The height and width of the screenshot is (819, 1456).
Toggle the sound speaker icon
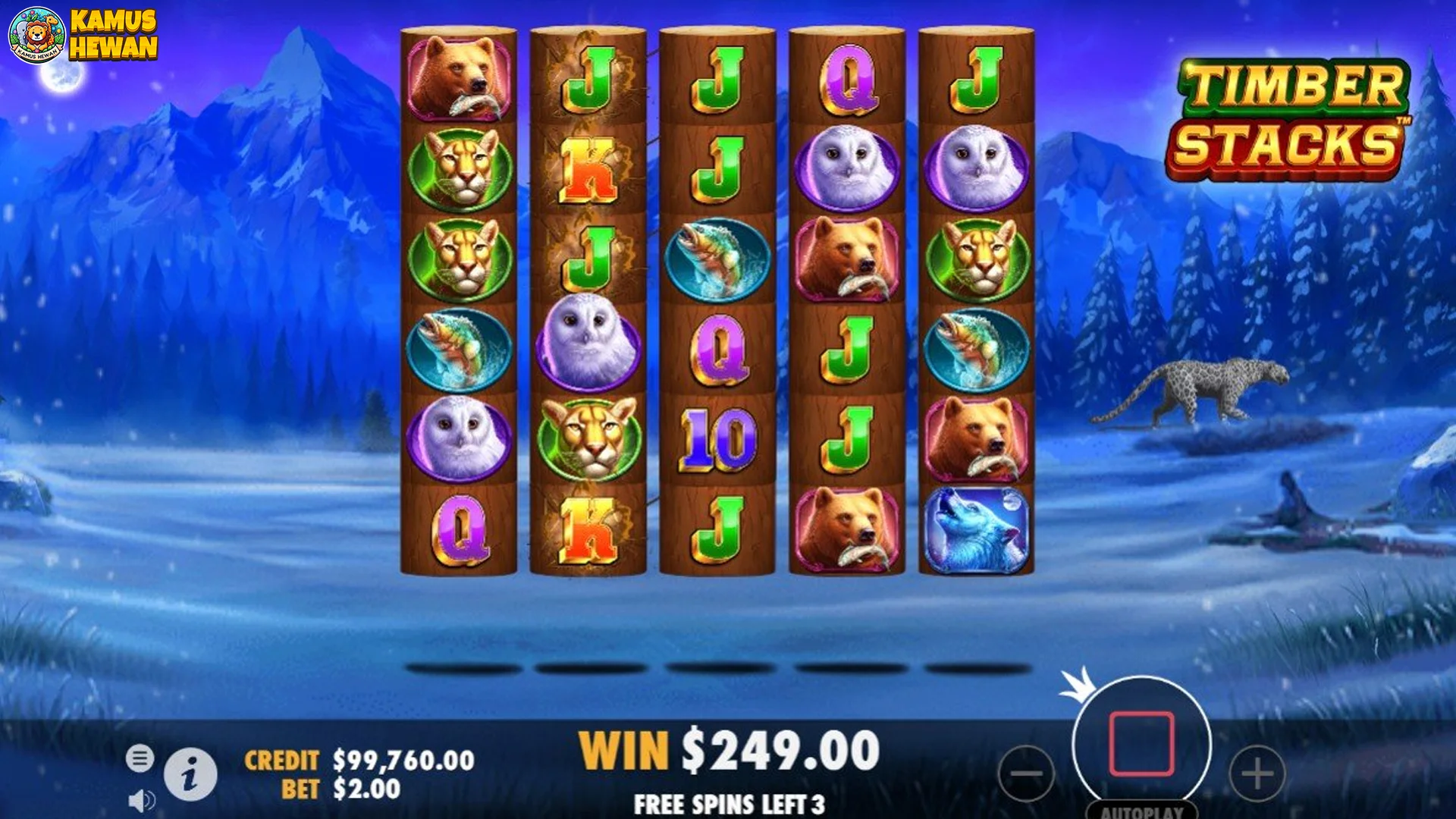(x=141, y=800)
